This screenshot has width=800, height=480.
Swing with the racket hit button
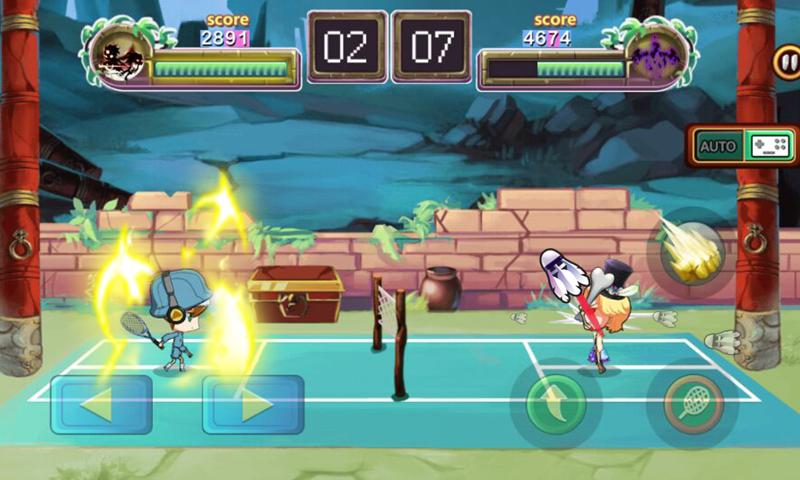692,404
